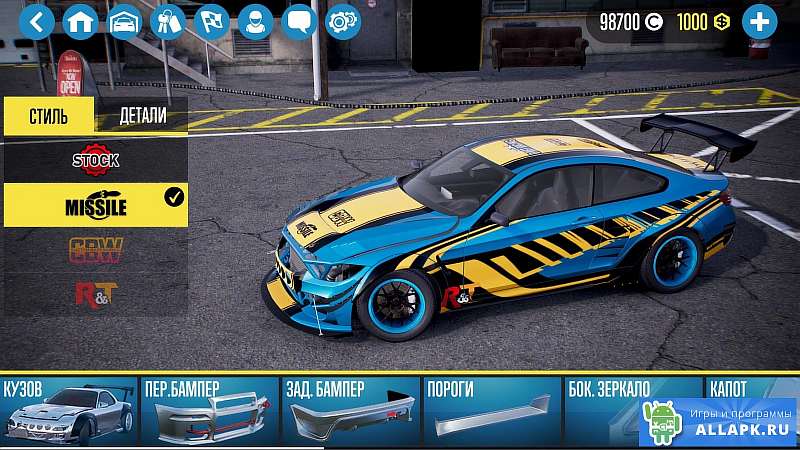Switch to the ДЕТАЛИ tab
This screenshot has width=800, height=450.
142,115
